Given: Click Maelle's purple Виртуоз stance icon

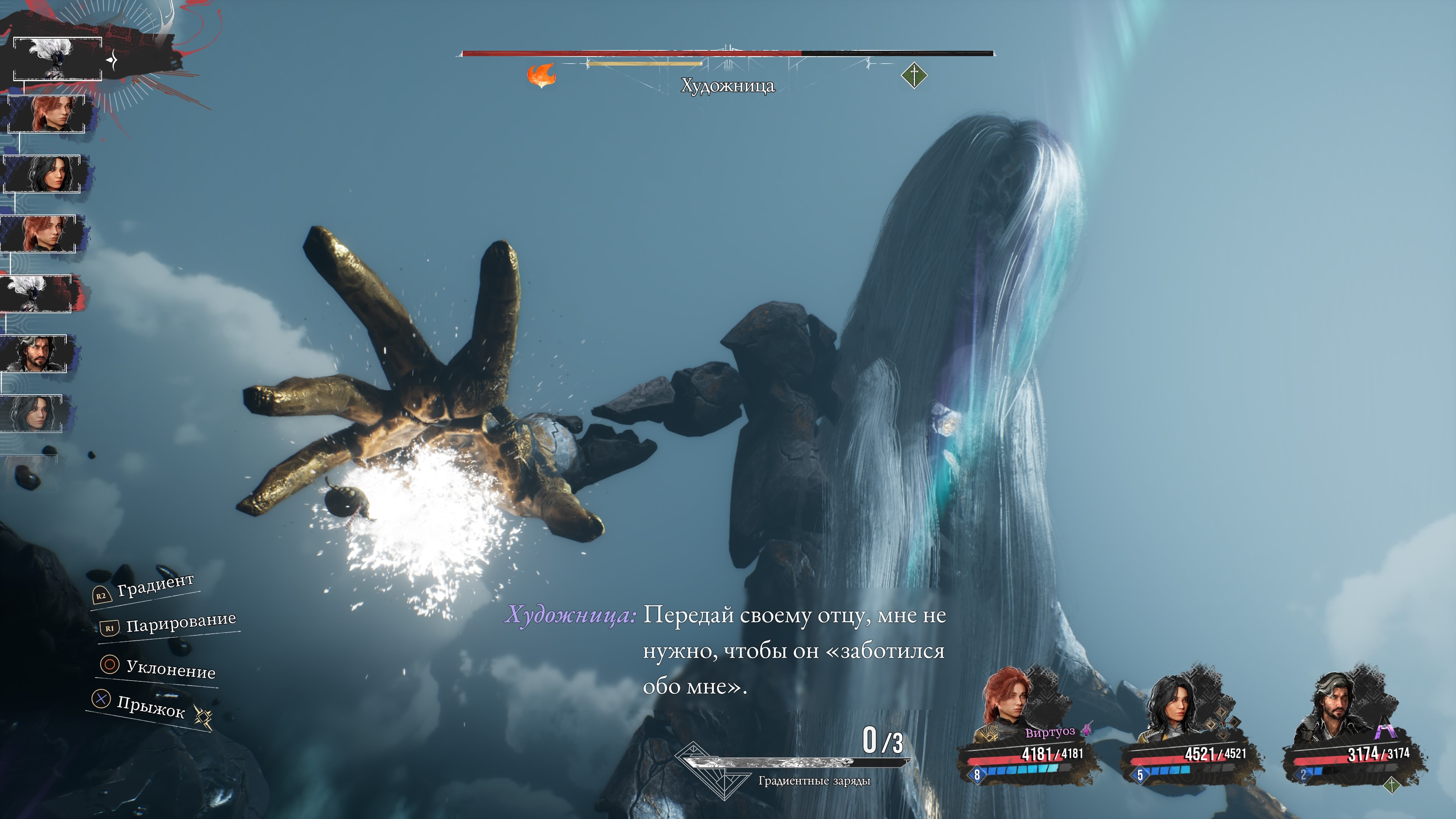Looking at the screenshot, I should tap(1086, 730).
